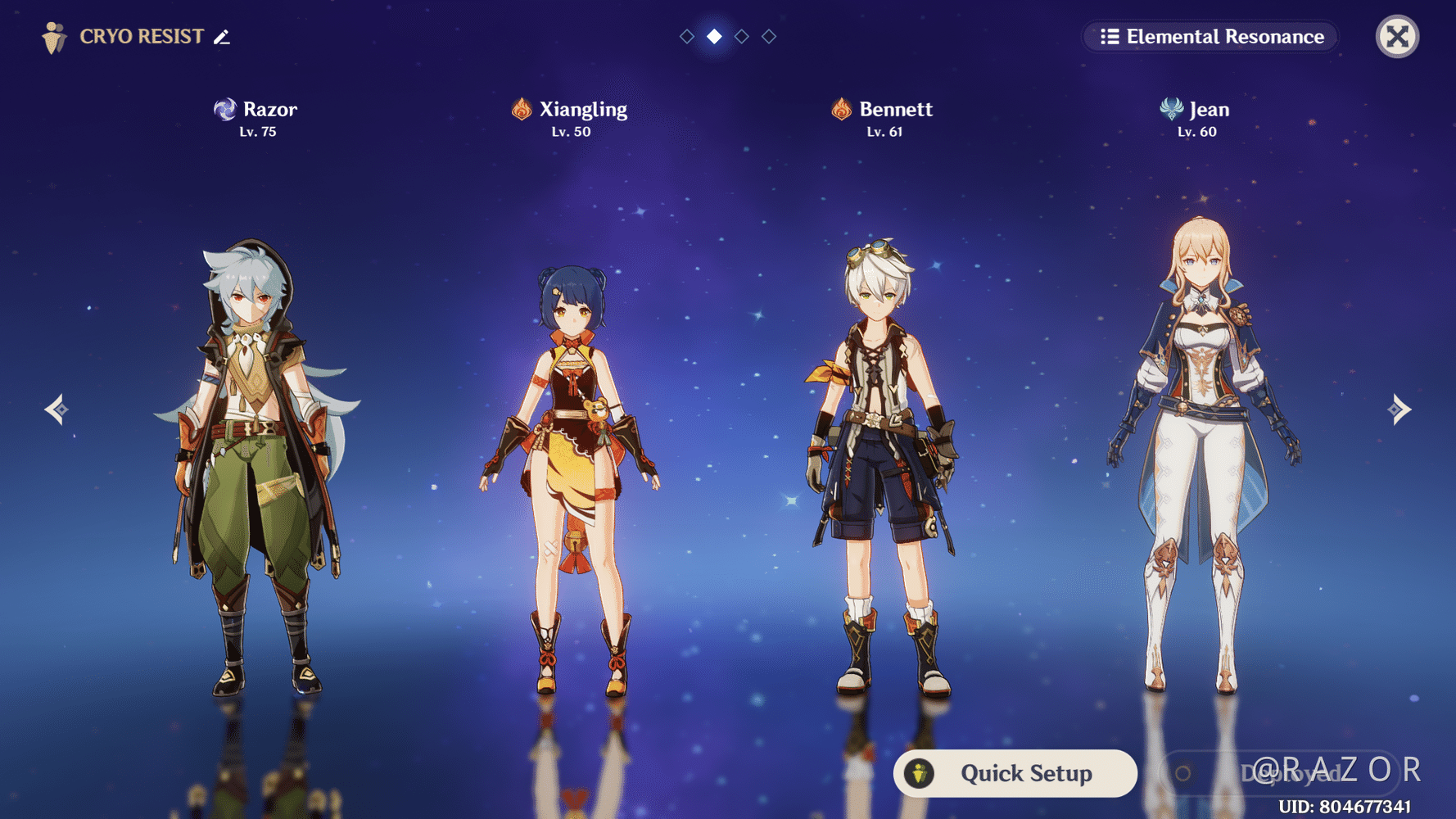Click the party setup icon in top-left corner
This screenshot has width=1456, height=819.
coord(53,36)
